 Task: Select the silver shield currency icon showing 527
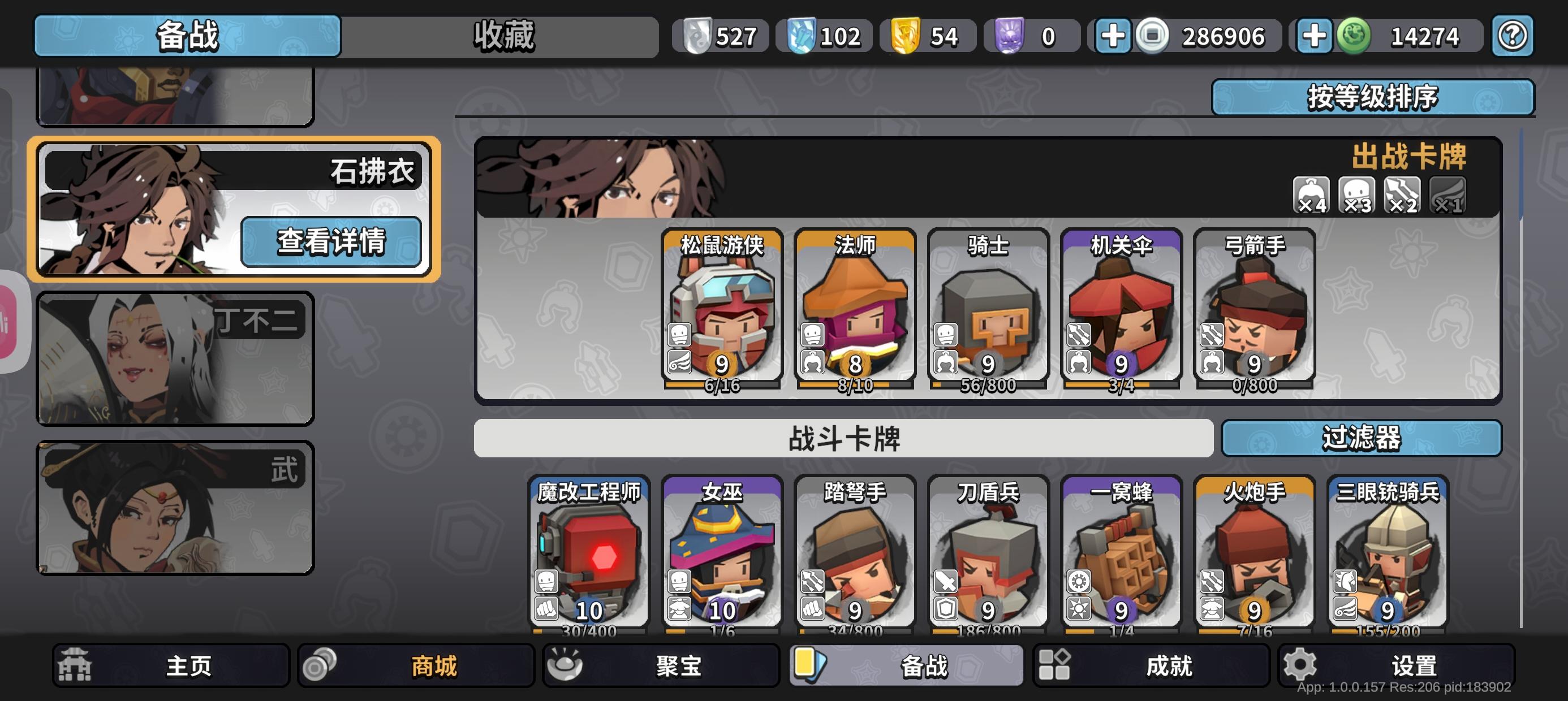coord(697,37)
